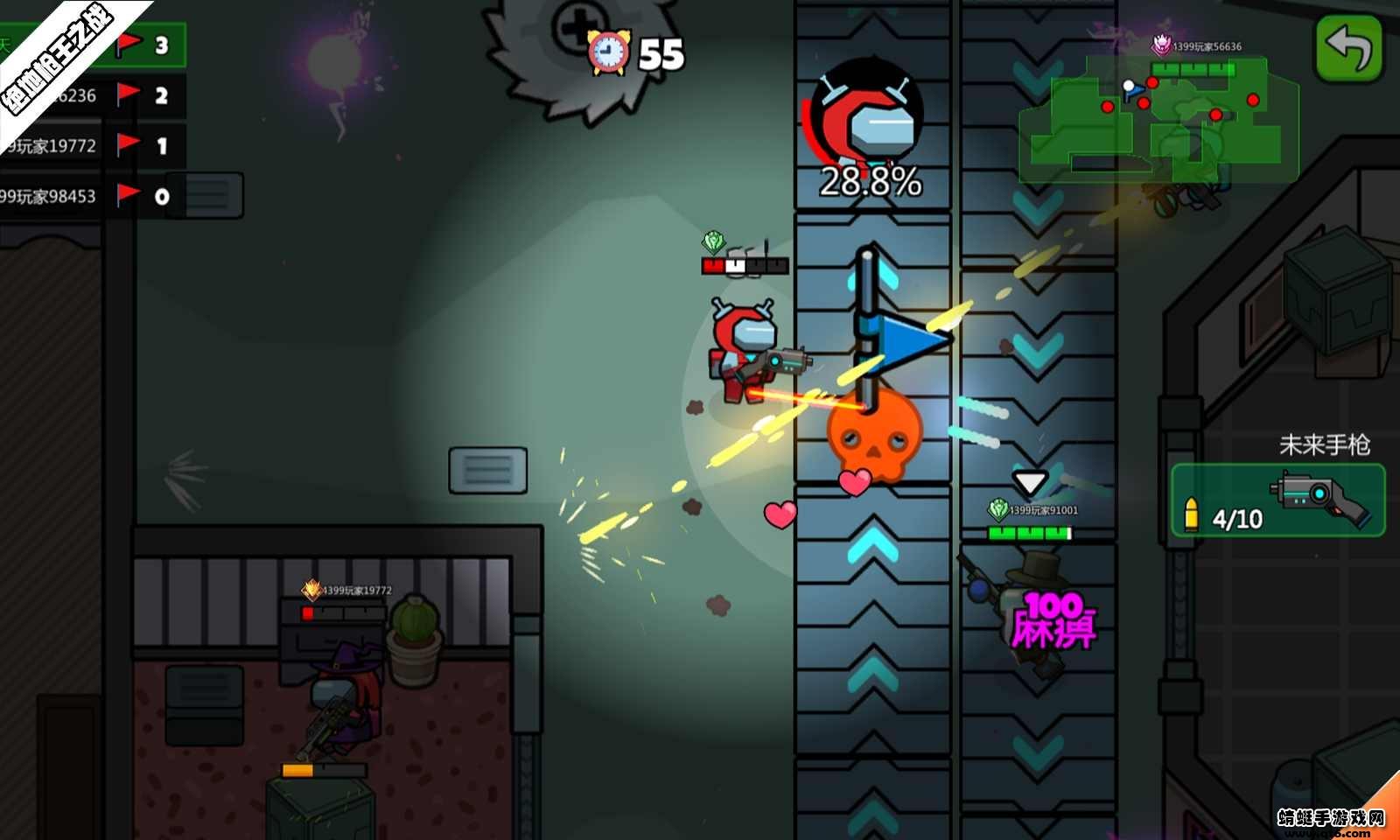Click the top-ranked scoreboard row with 3 flags
The height and width of the screenshot is (840, 1400).
92,45
